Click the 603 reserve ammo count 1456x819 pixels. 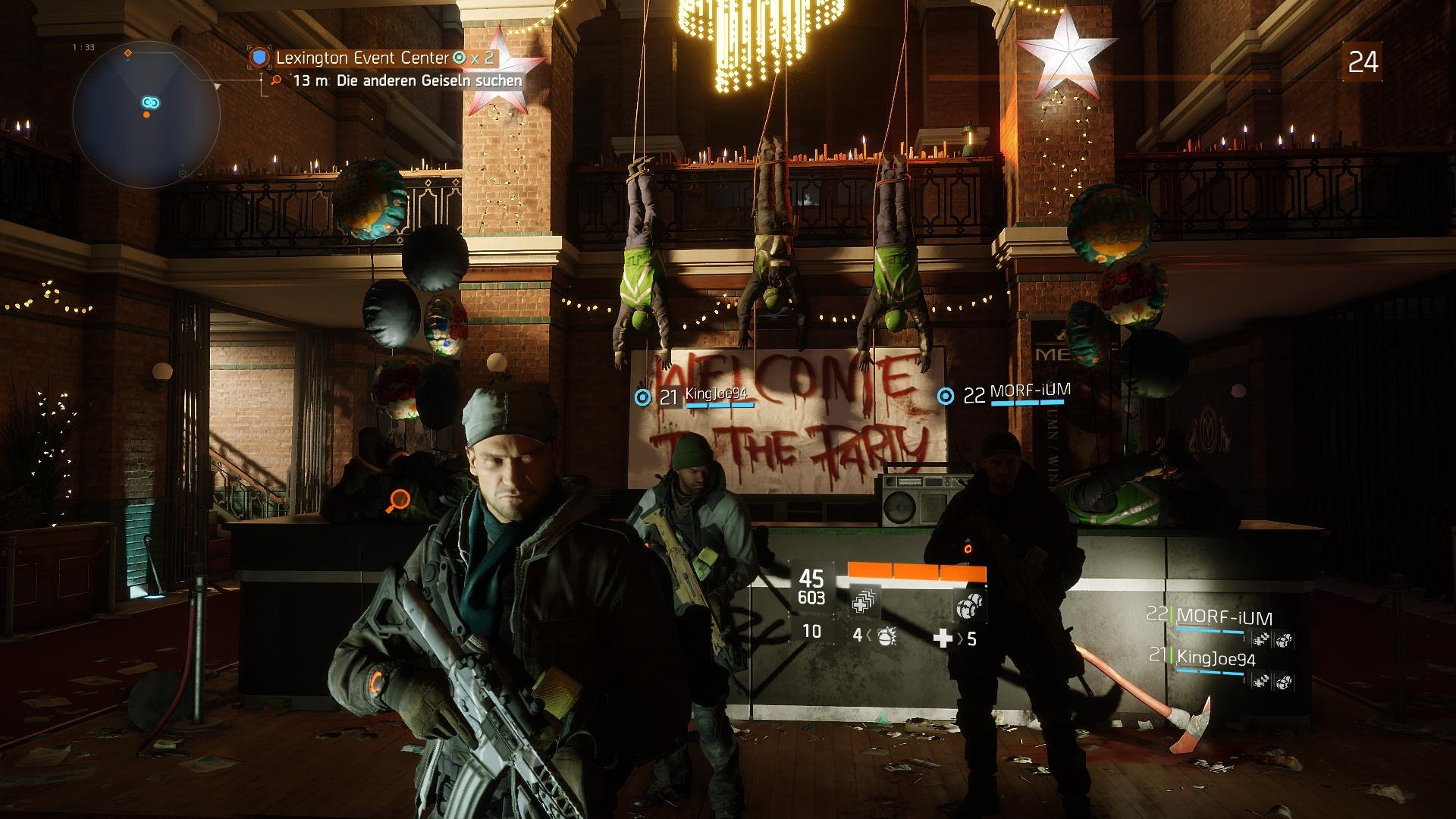(811, 598)
